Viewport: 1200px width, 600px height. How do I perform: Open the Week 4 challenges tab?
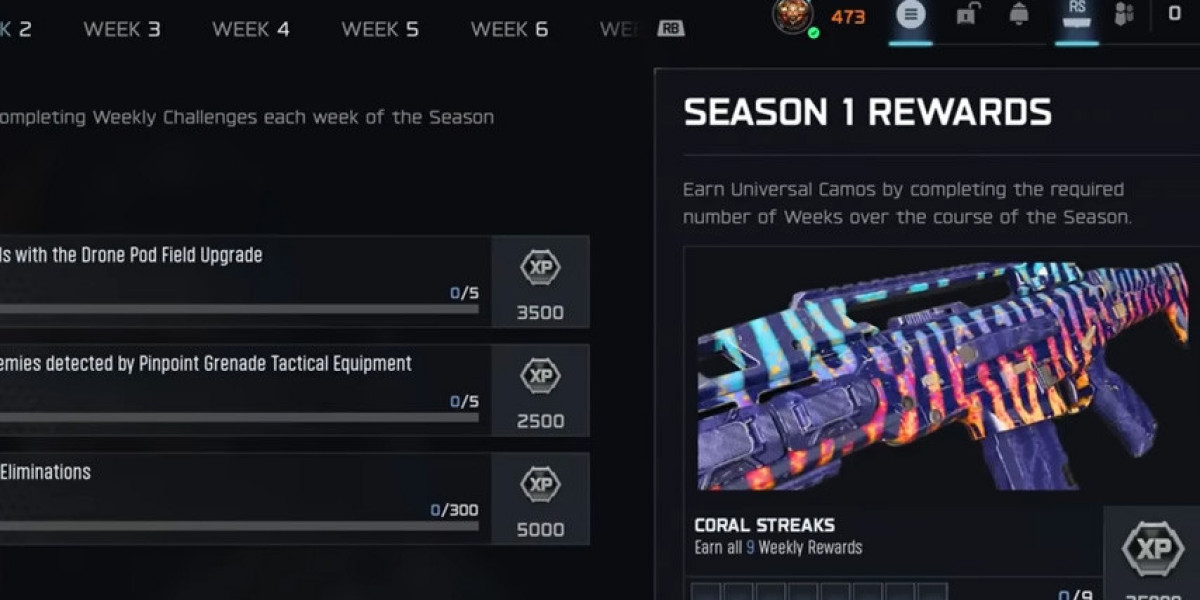(250, 29)
